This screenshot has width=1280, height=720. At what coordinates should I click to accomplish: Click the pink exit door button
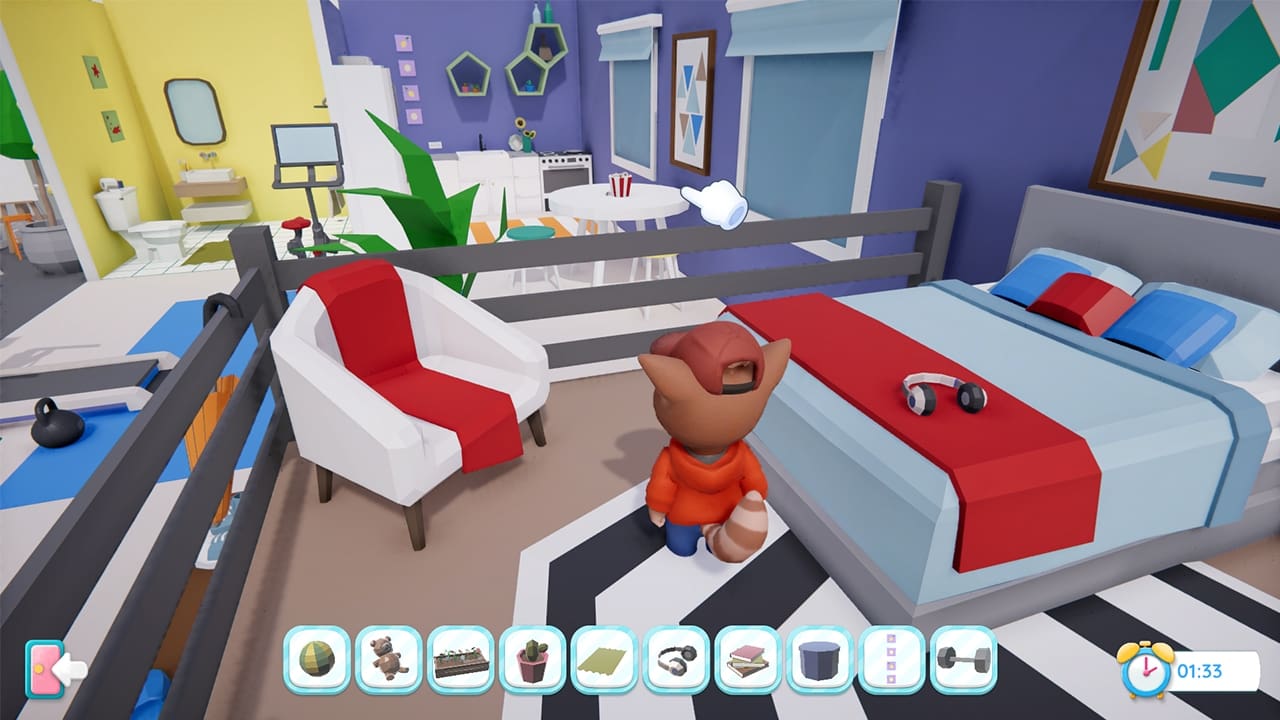[46, 668]
